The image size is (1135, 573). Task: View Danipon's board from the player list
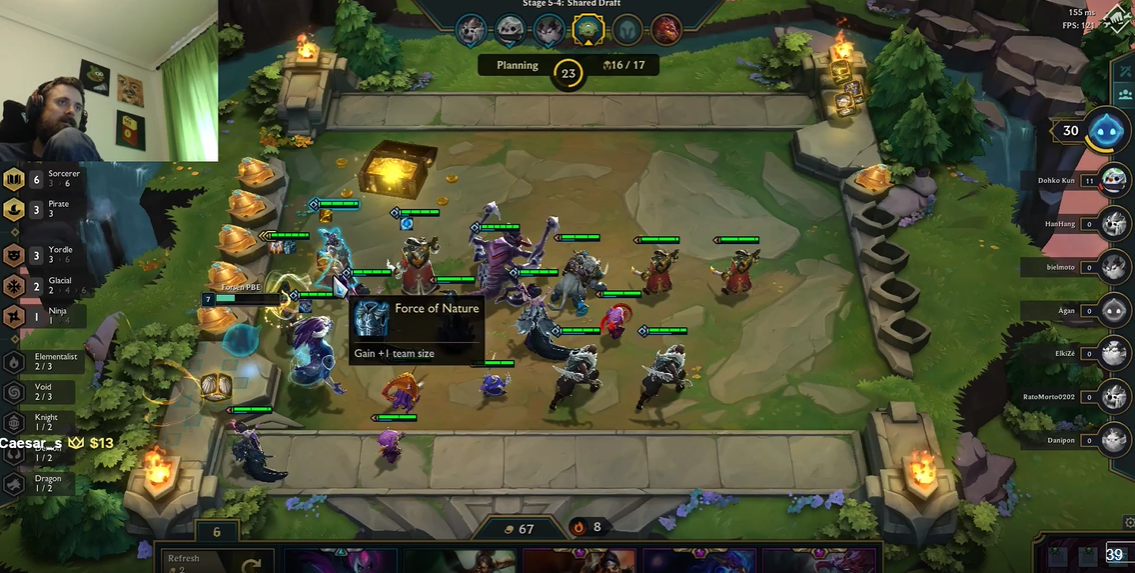pos(1115,440)
